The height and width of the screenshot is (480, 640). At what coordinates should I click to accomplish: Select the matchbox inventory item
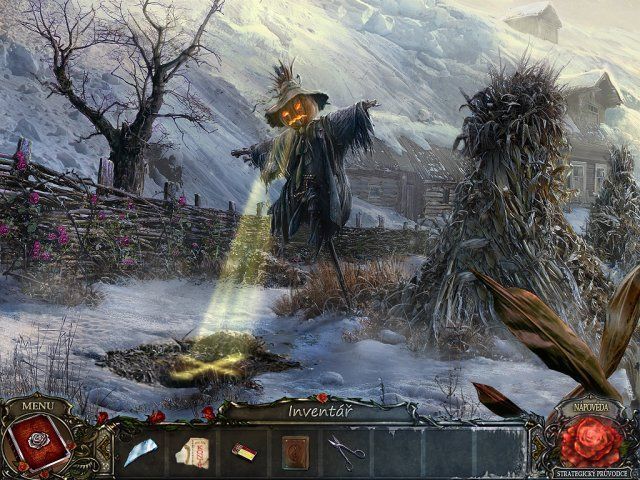tap(244, 452)
